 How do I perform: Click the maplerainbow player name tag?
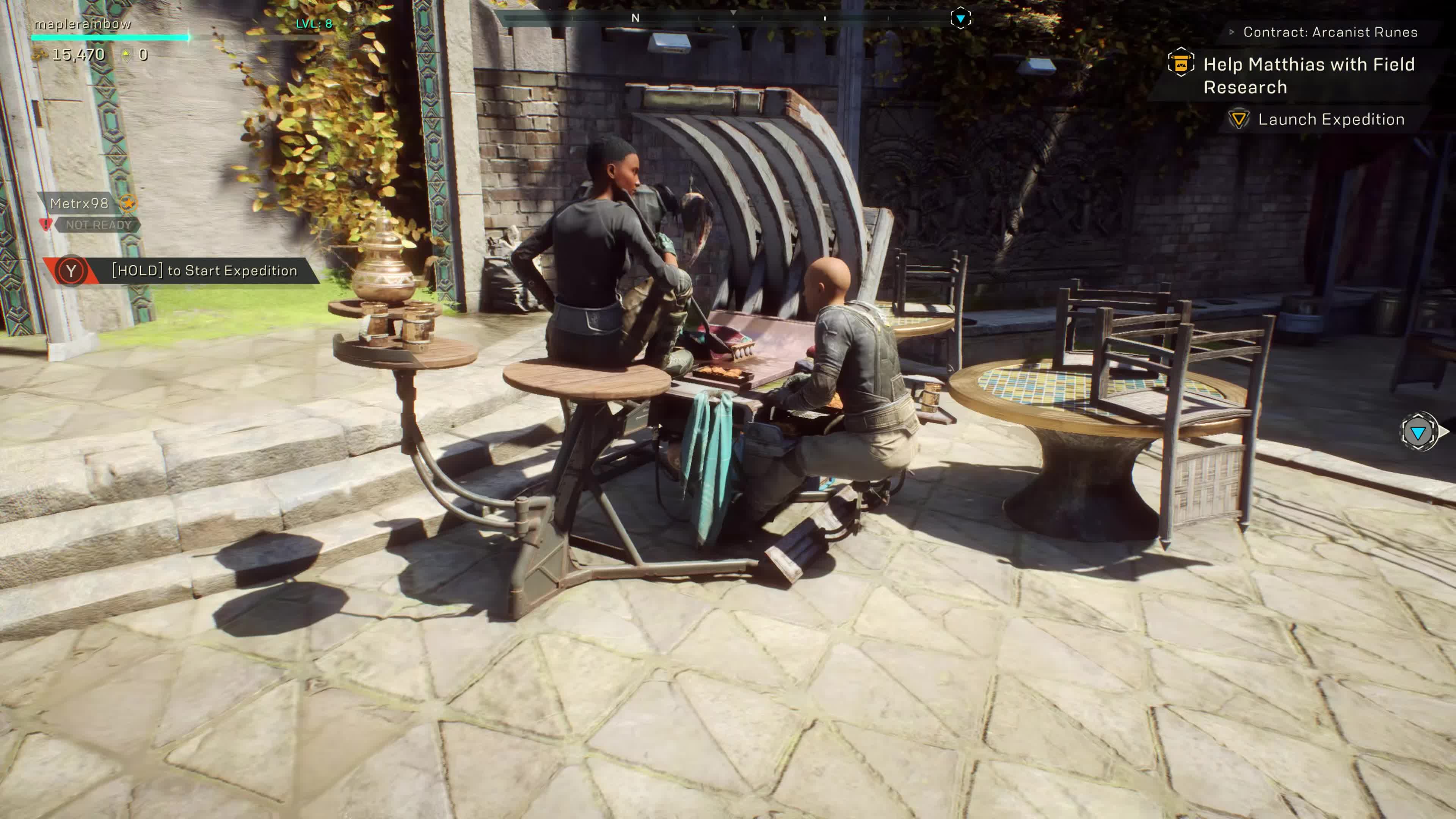[x=83, y=24]
